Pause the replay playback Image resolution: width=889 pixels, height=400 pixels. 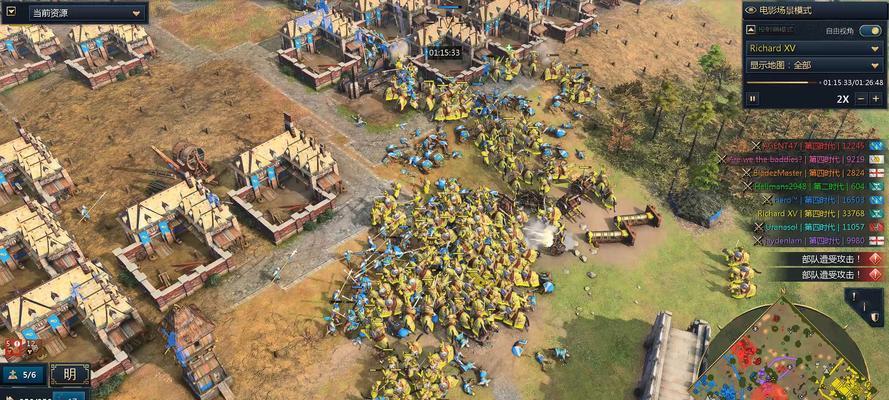point(753,98)
